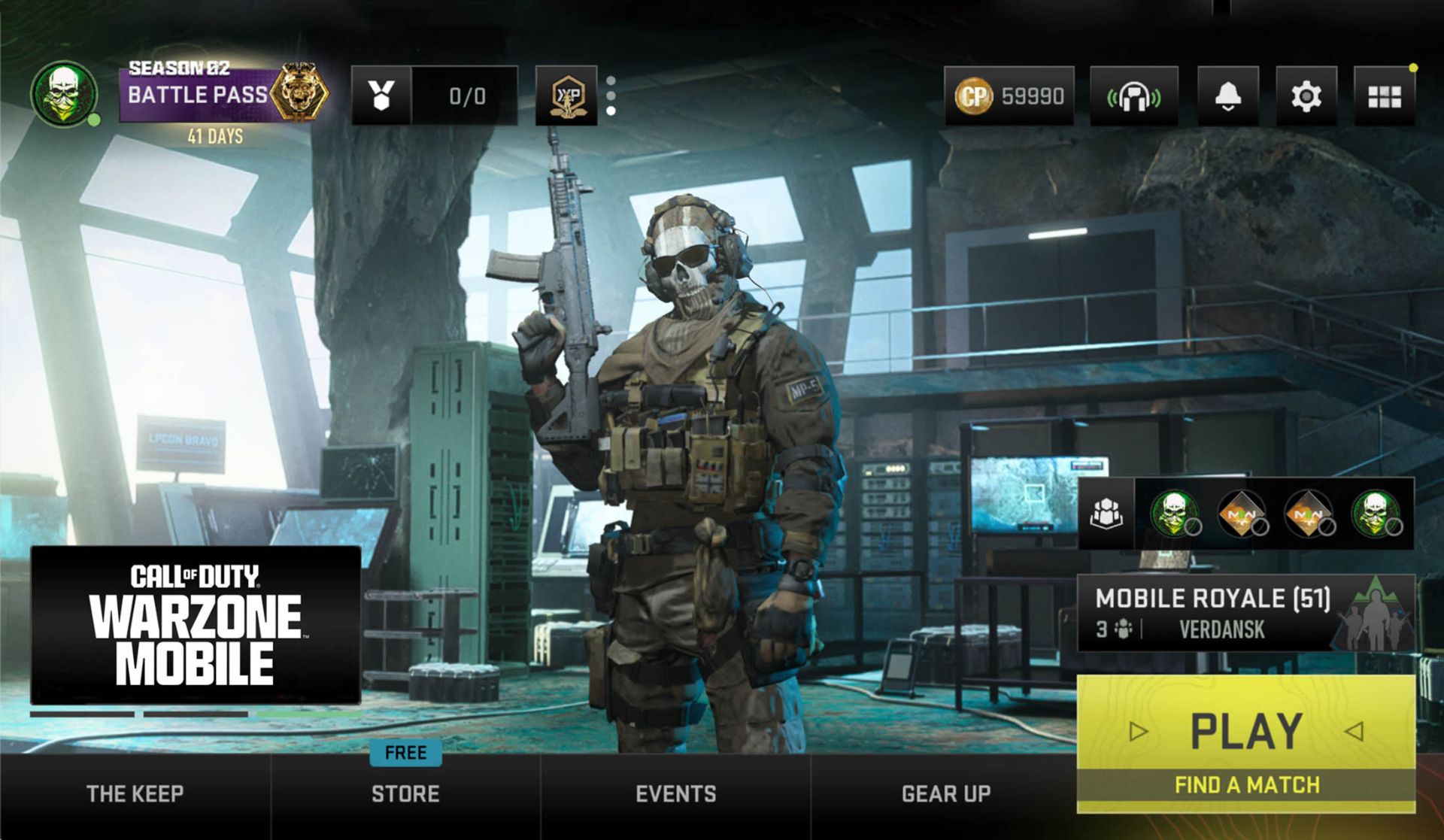This screenshot has width=1444, height=840.
Task: Open the COD Points balance
Action: click(1009, 96)
